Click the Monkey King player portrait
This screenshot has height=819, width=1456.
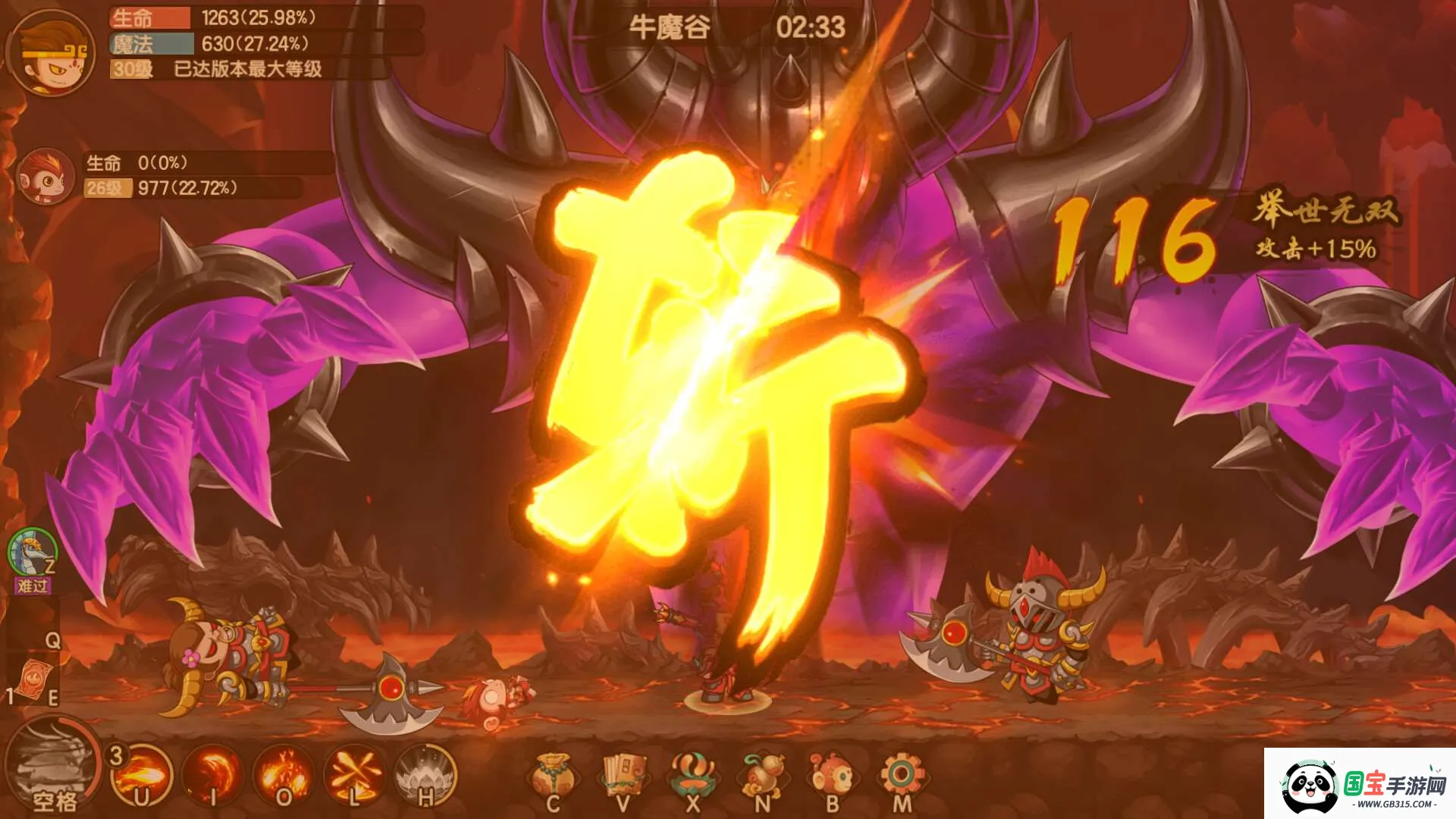point(51,53)
